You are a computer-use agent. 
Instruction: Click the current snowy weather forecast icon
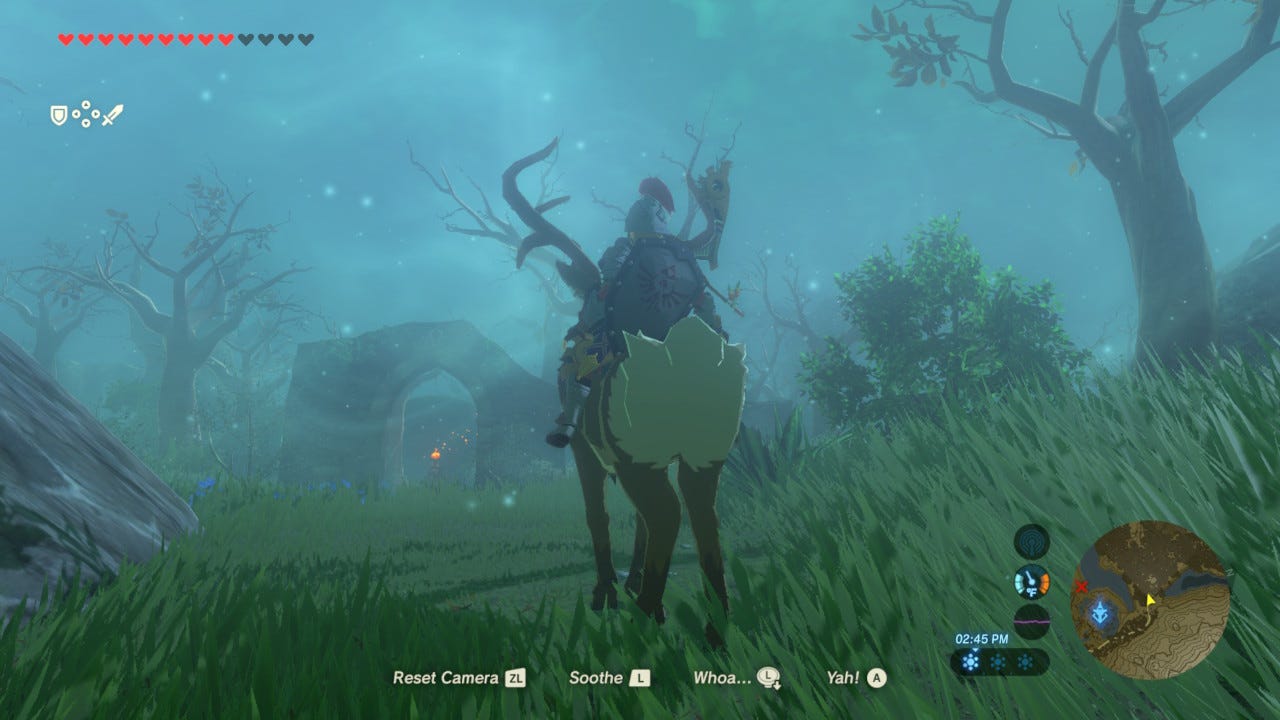click(x=970, y=662)
